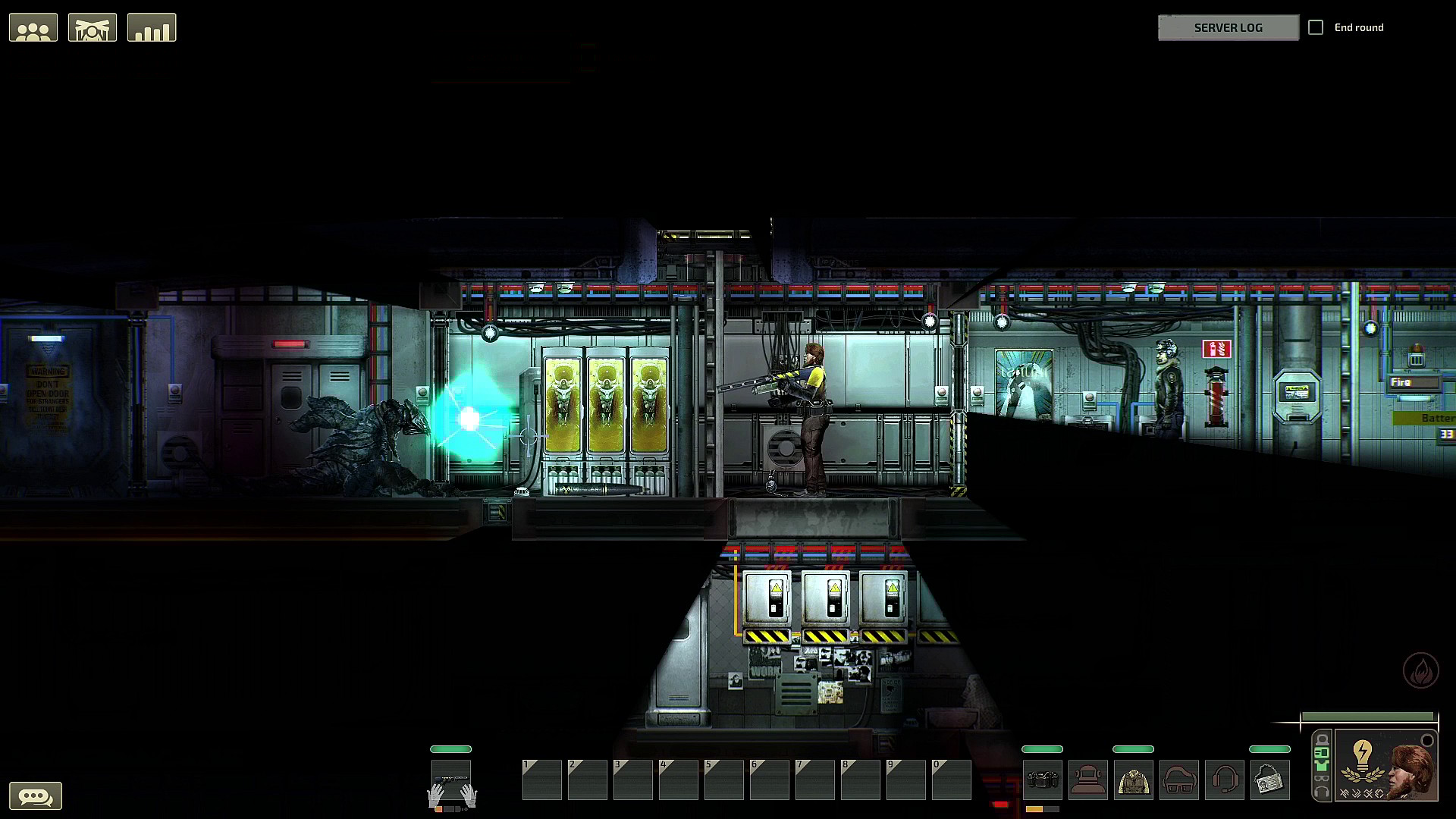Toggle the green shirt slot beside portrait
The image size is (1456, 819).
coord(1322,766)
